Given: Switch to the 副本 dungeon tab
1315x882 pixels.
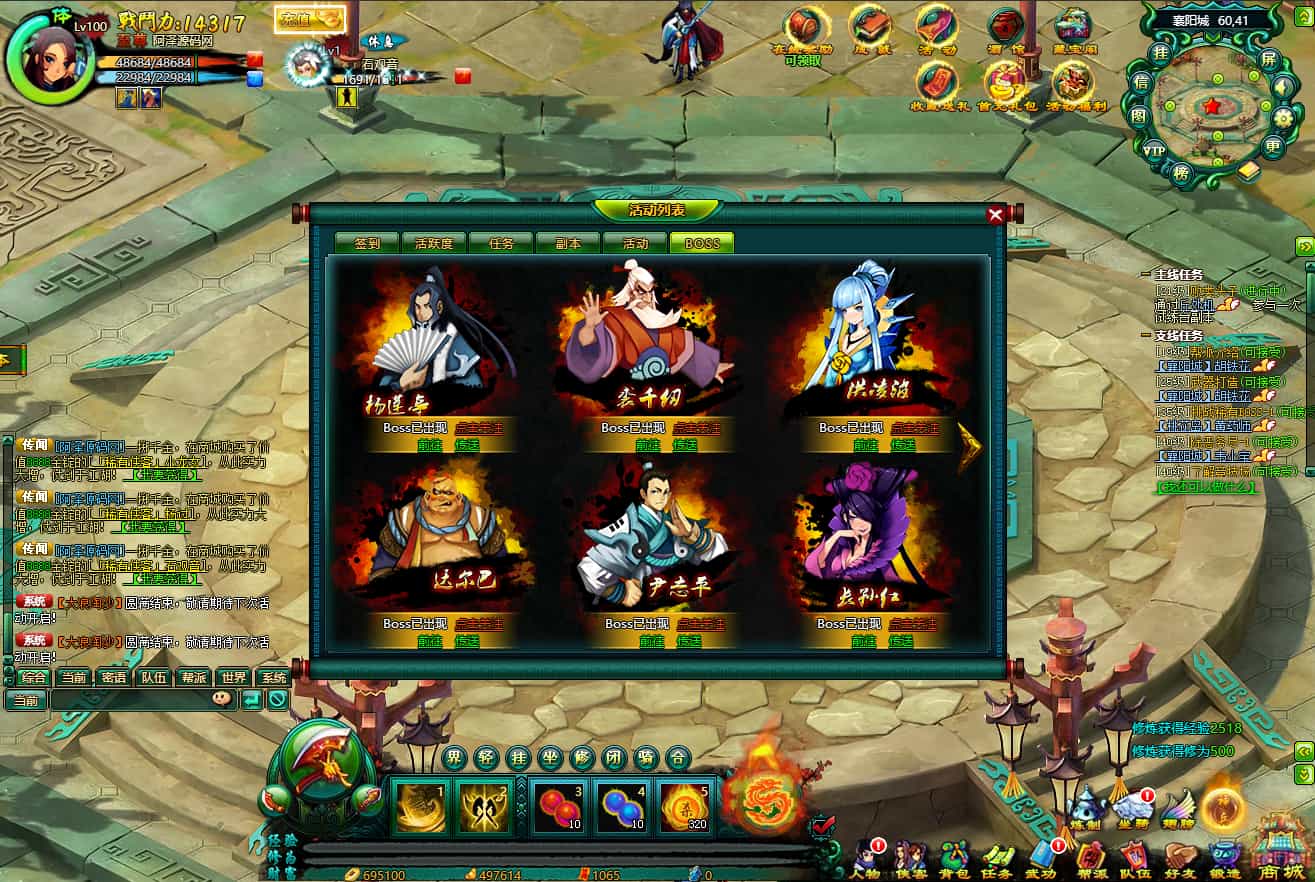Looking at the screenshot, I should coord(568,243).
